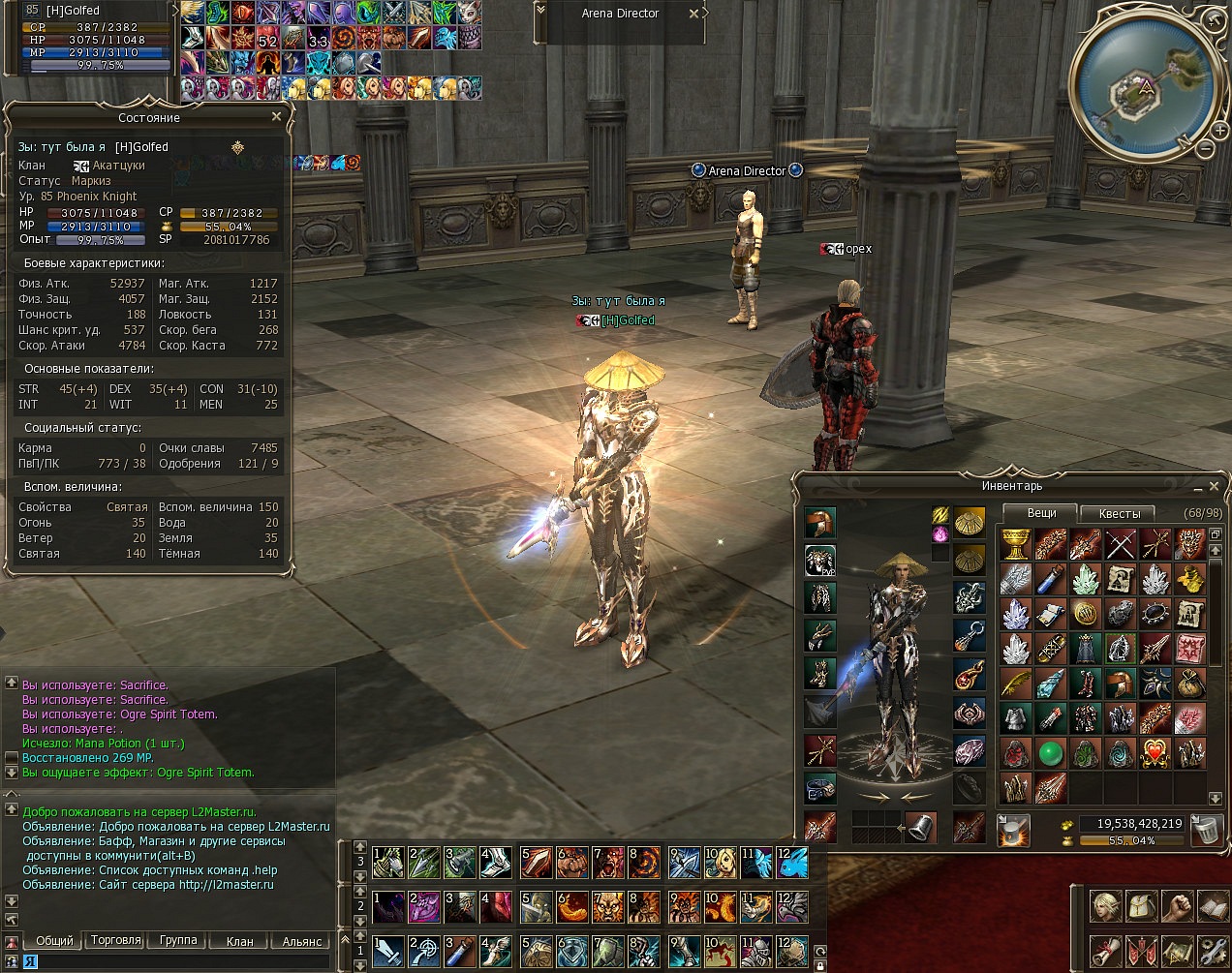Use the blue potion vial in inventory
Image resolution: width=1232 pixels, height=973 pixels.
pos(1050,579)
